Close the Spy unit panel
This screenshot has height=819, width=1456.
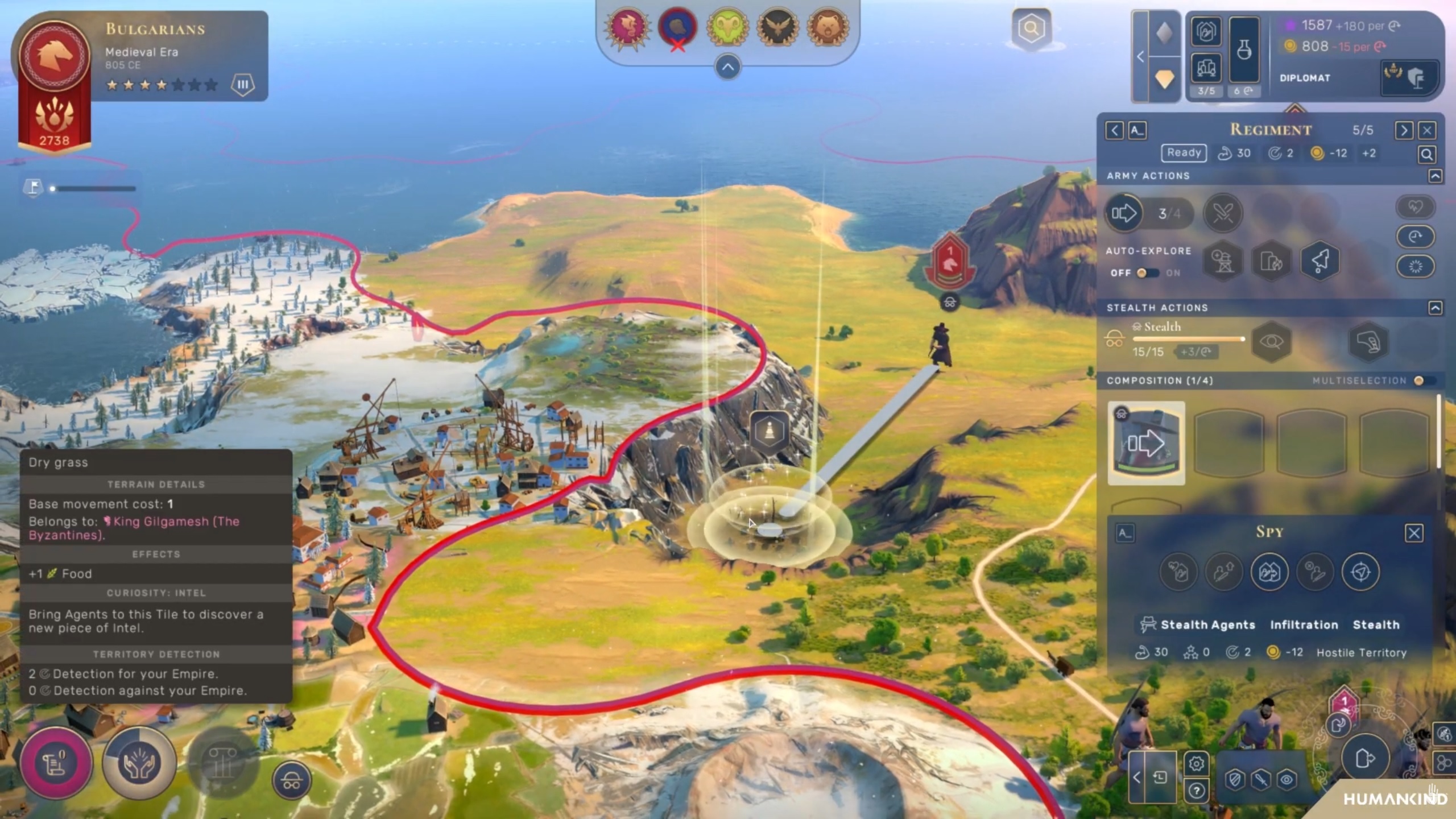pyautogui.click(x=1414, y=533)
